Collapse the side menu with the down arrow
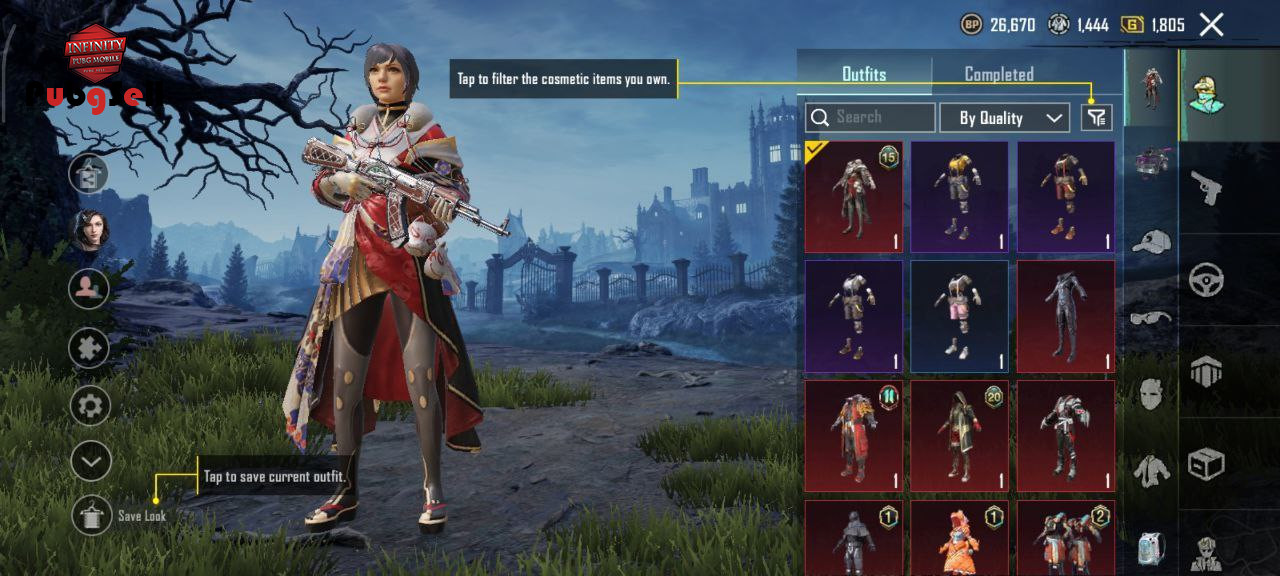The height and width of the screenshot is (576, 1280). [89, 461]
